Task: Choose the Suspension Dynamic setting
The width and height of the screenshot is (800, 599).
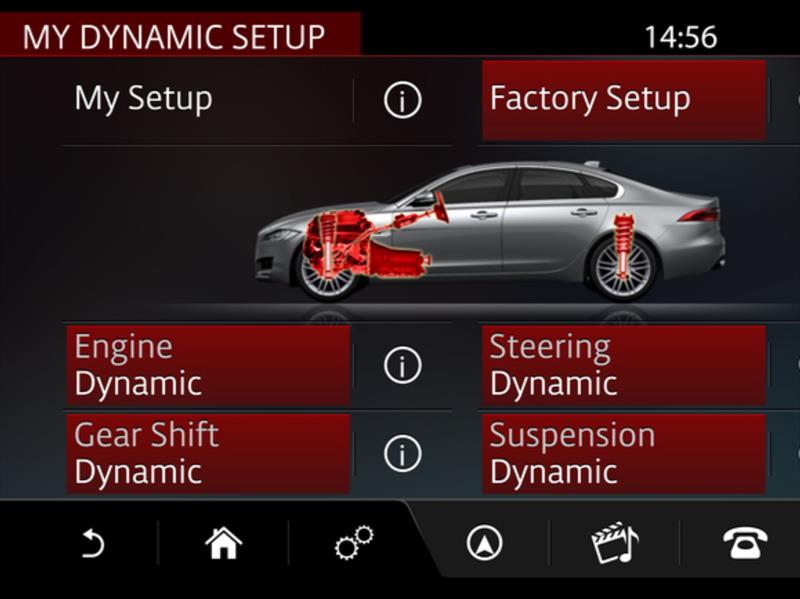Action: click(623, 453)
